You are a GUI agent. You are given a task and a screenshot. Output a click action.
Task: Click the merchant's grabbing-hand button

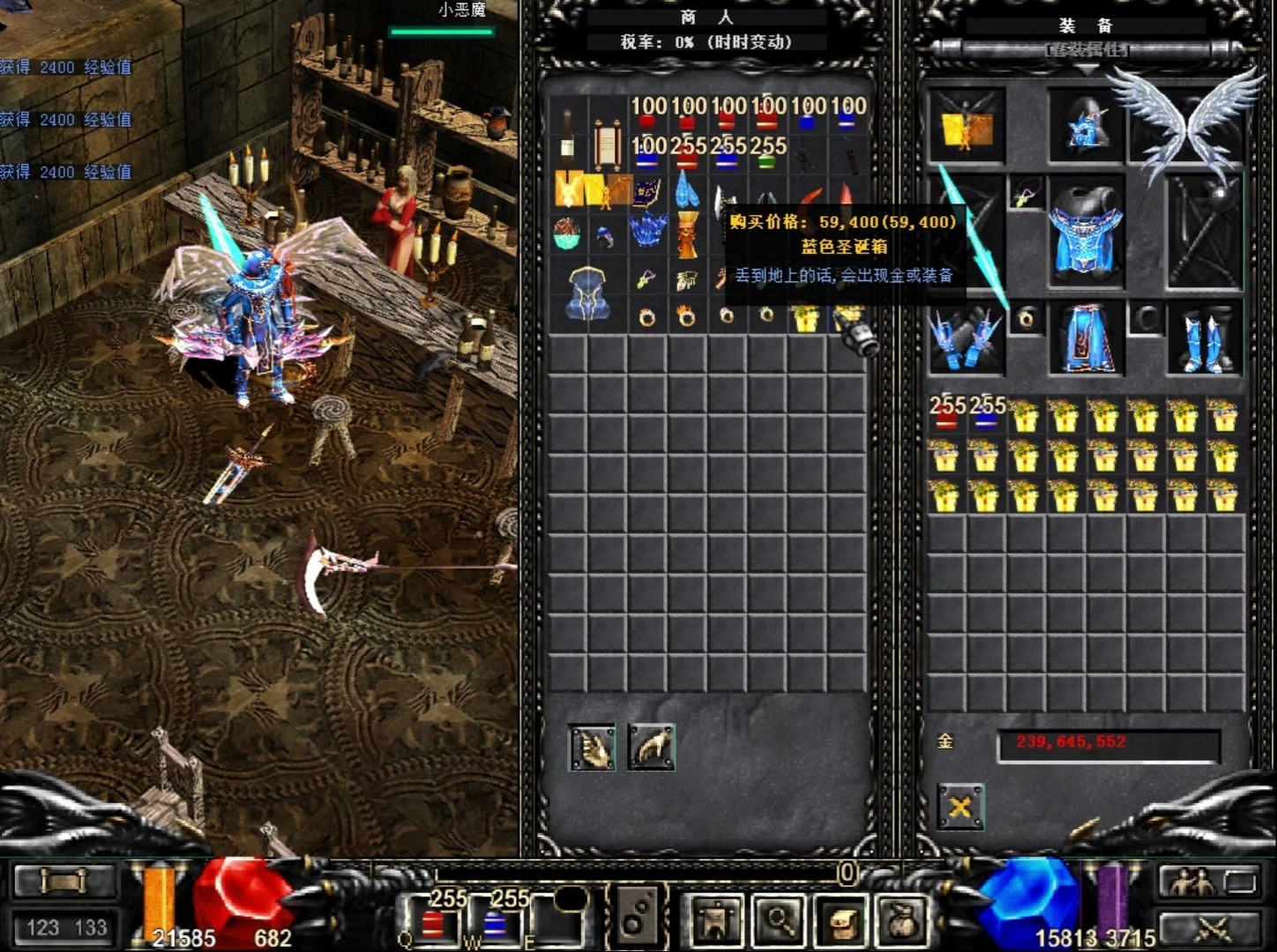[x=652, y=747]
